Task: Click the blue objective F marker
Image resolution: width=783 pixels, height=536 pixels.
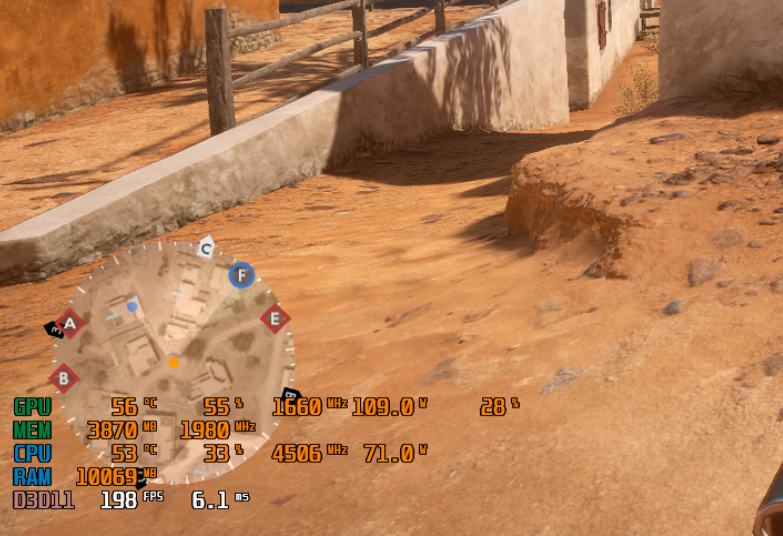Action: tap(241, 275)
